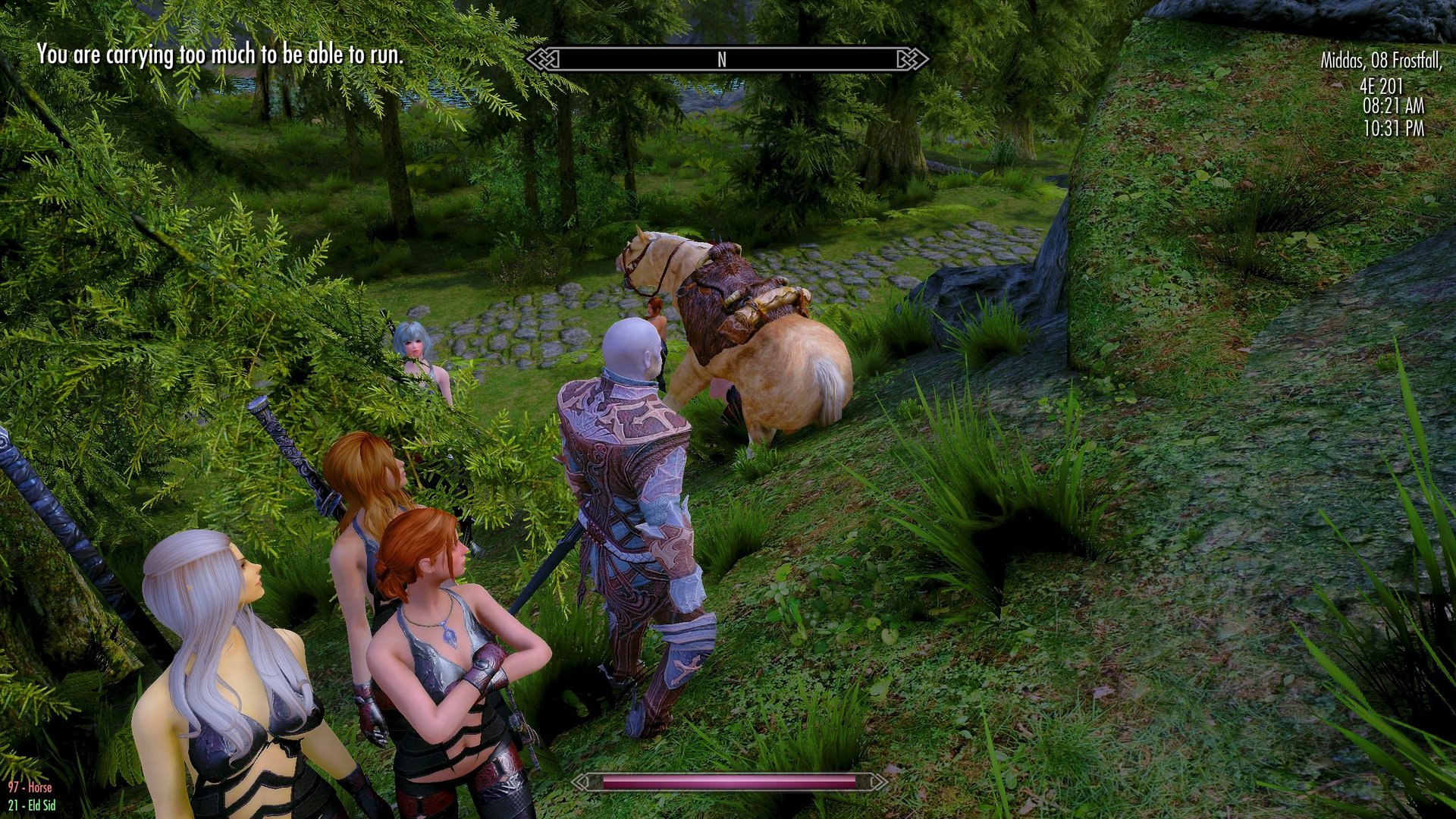1456x819 pixels.
Task: Click the compass bar showing North
Action: coord(726,59)
